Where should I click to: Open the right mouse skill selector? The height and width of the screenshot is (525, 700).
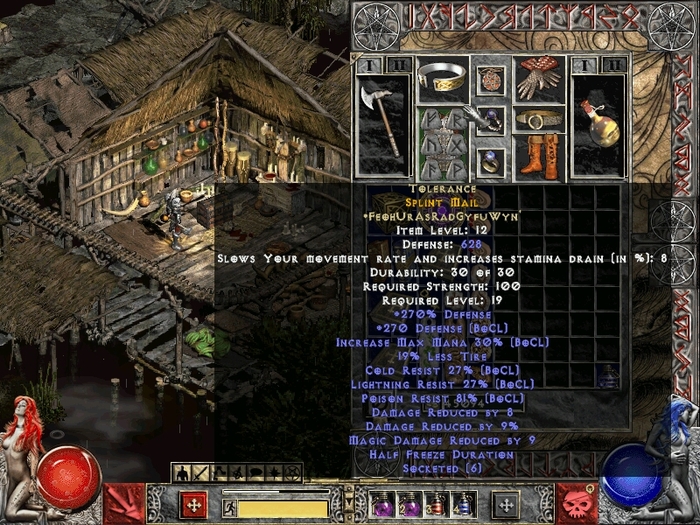coord(505,503)
